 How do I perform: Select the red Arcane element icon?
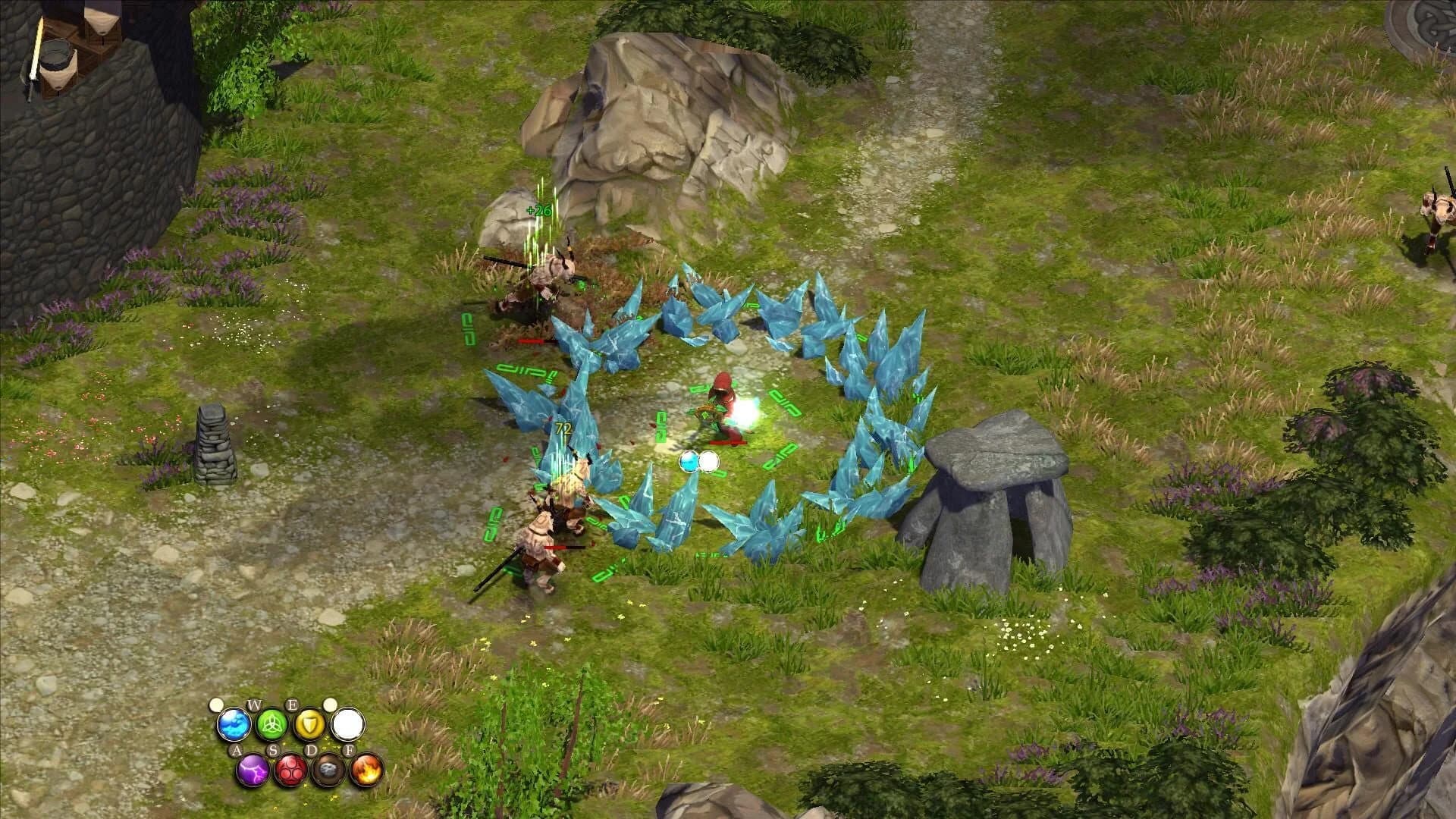[x=289, y=771]
